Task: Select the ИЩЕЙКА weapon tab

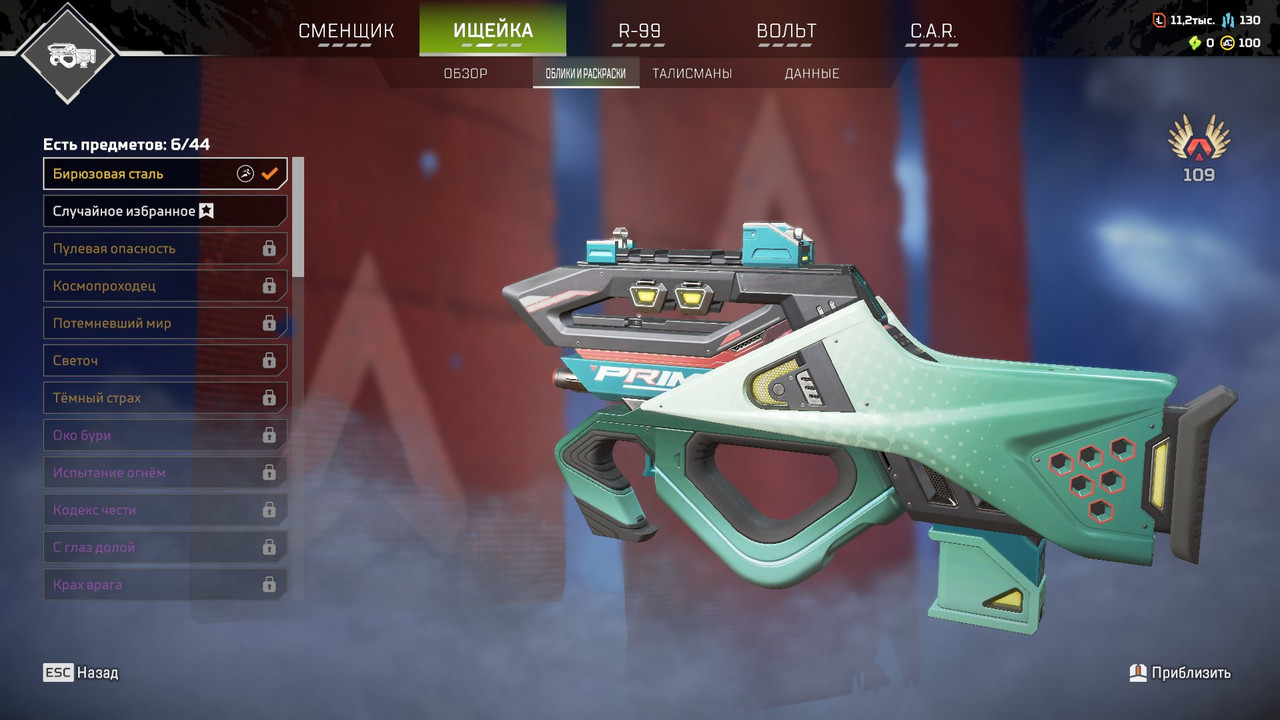Action: click(492, 31)
